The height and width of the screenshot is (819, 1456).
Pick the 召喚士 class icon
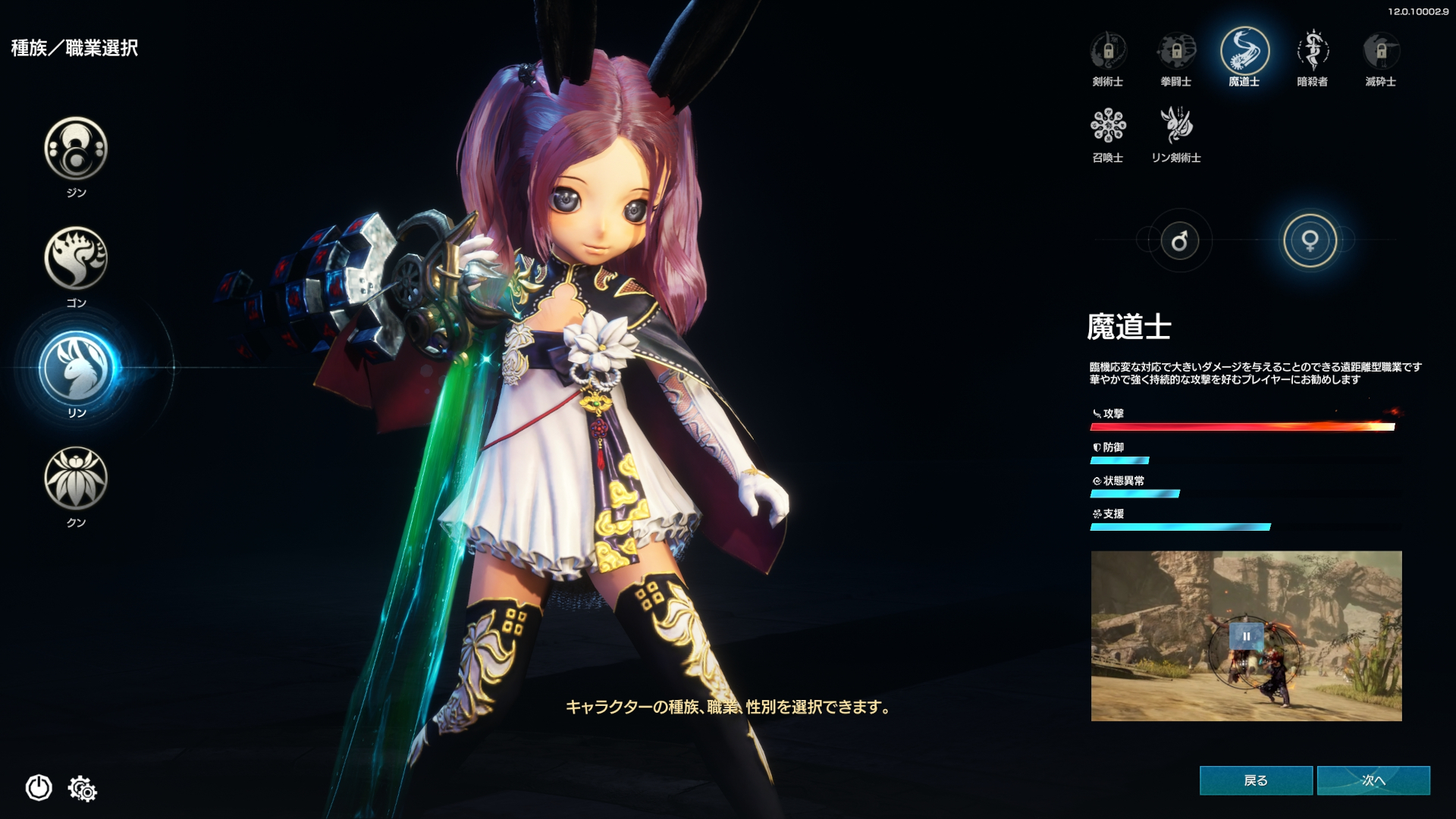click(x=1108, y=126)
